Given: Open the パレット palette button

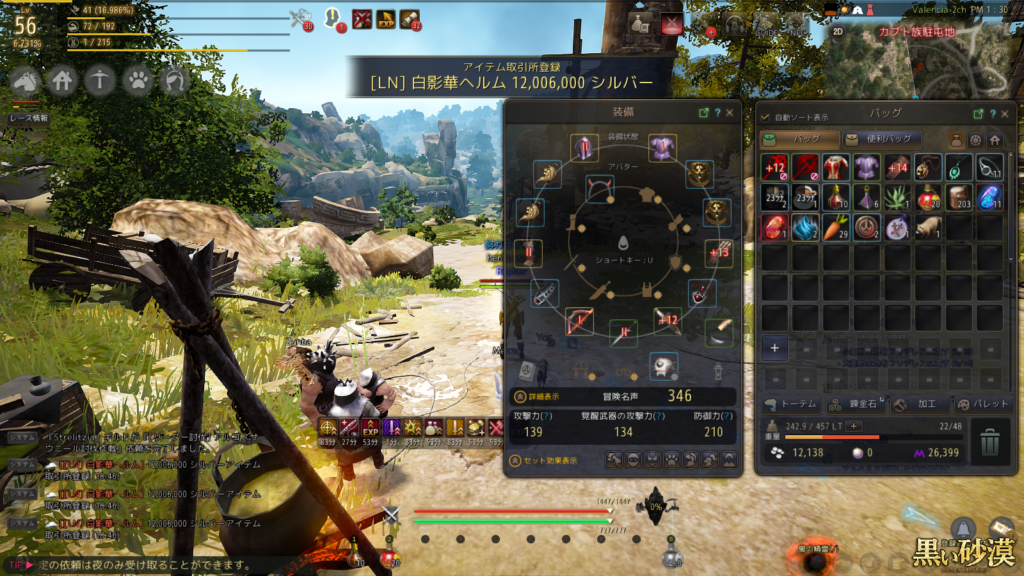Looking at the screenshot, I should pyautogui.click(x=979, y=404).
